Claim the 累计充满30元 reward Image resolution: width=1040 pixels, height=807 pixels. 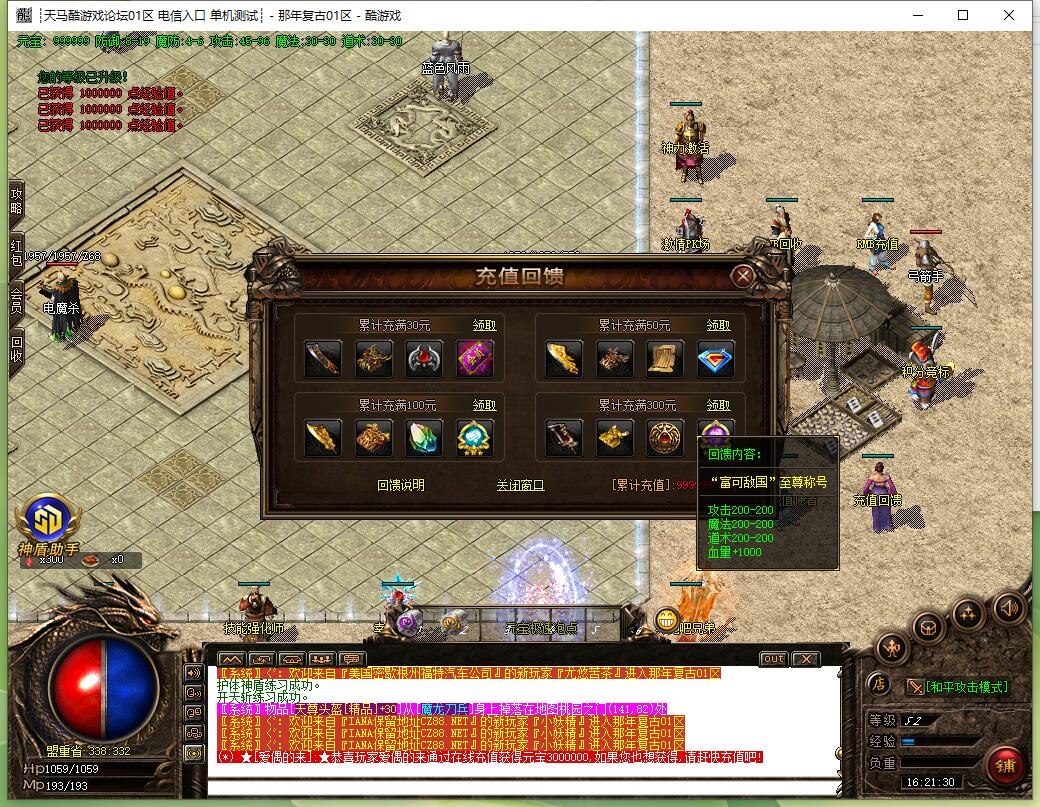coord(484,325)
